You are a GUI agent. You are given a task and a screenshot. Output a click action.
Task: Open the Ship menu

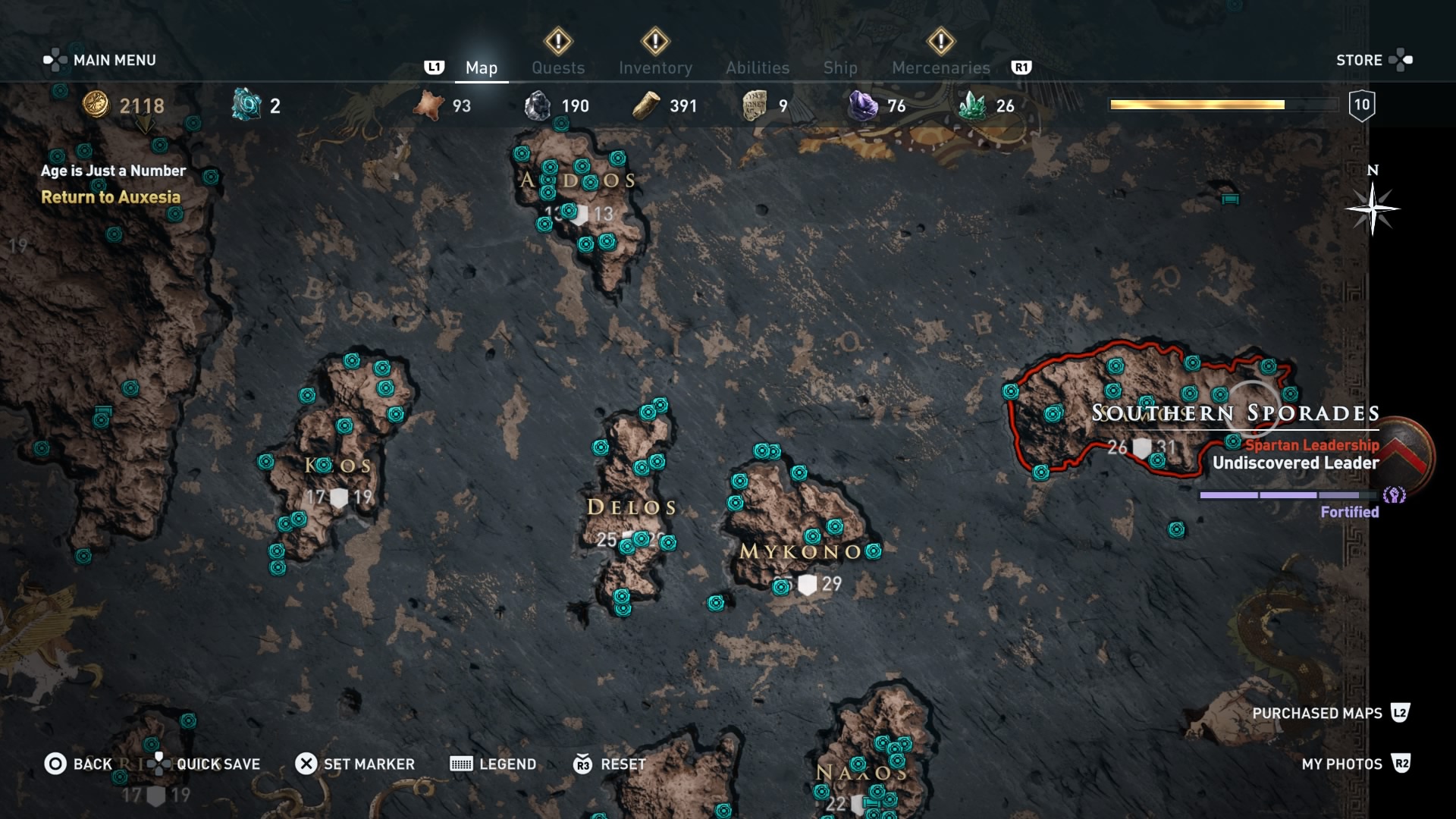tap(840, 67)
